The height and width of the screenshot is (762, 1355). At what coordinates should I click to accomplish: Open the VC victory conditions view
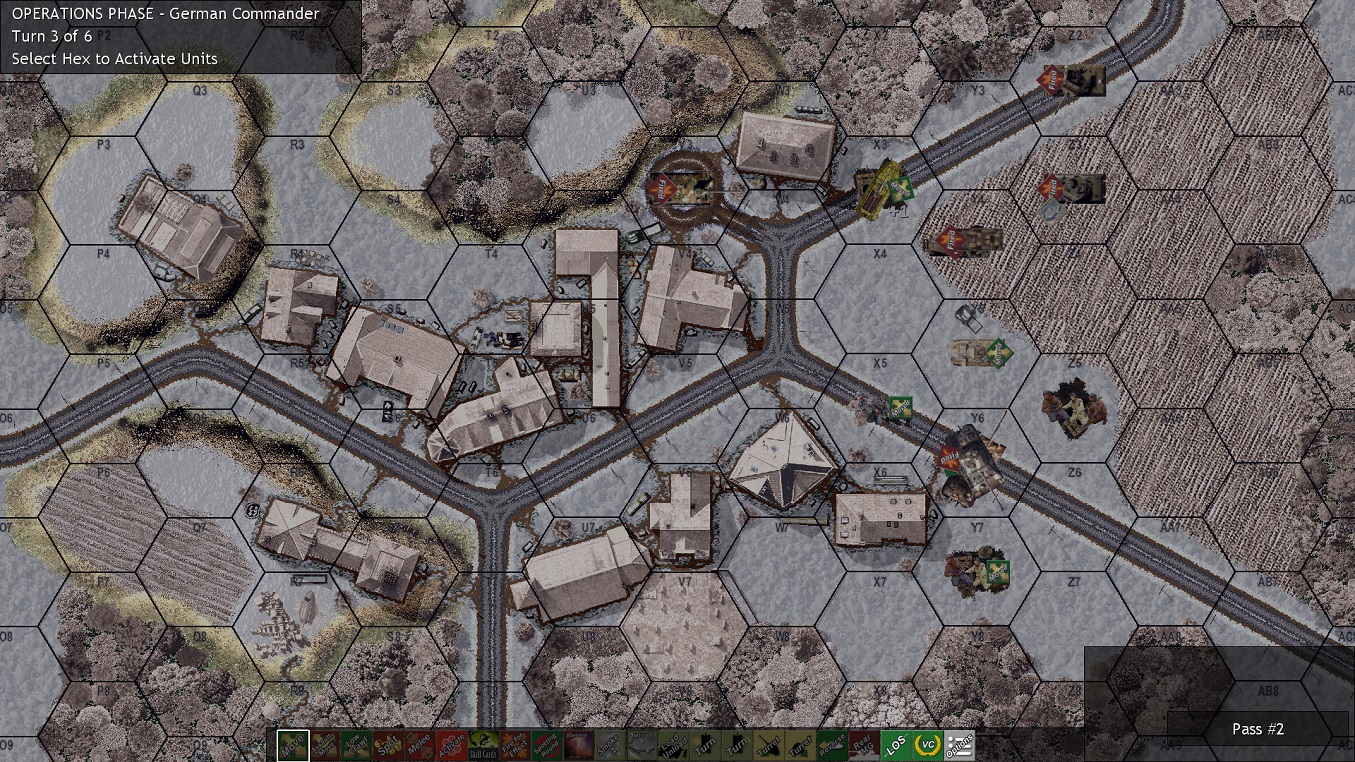pos(929,745)
